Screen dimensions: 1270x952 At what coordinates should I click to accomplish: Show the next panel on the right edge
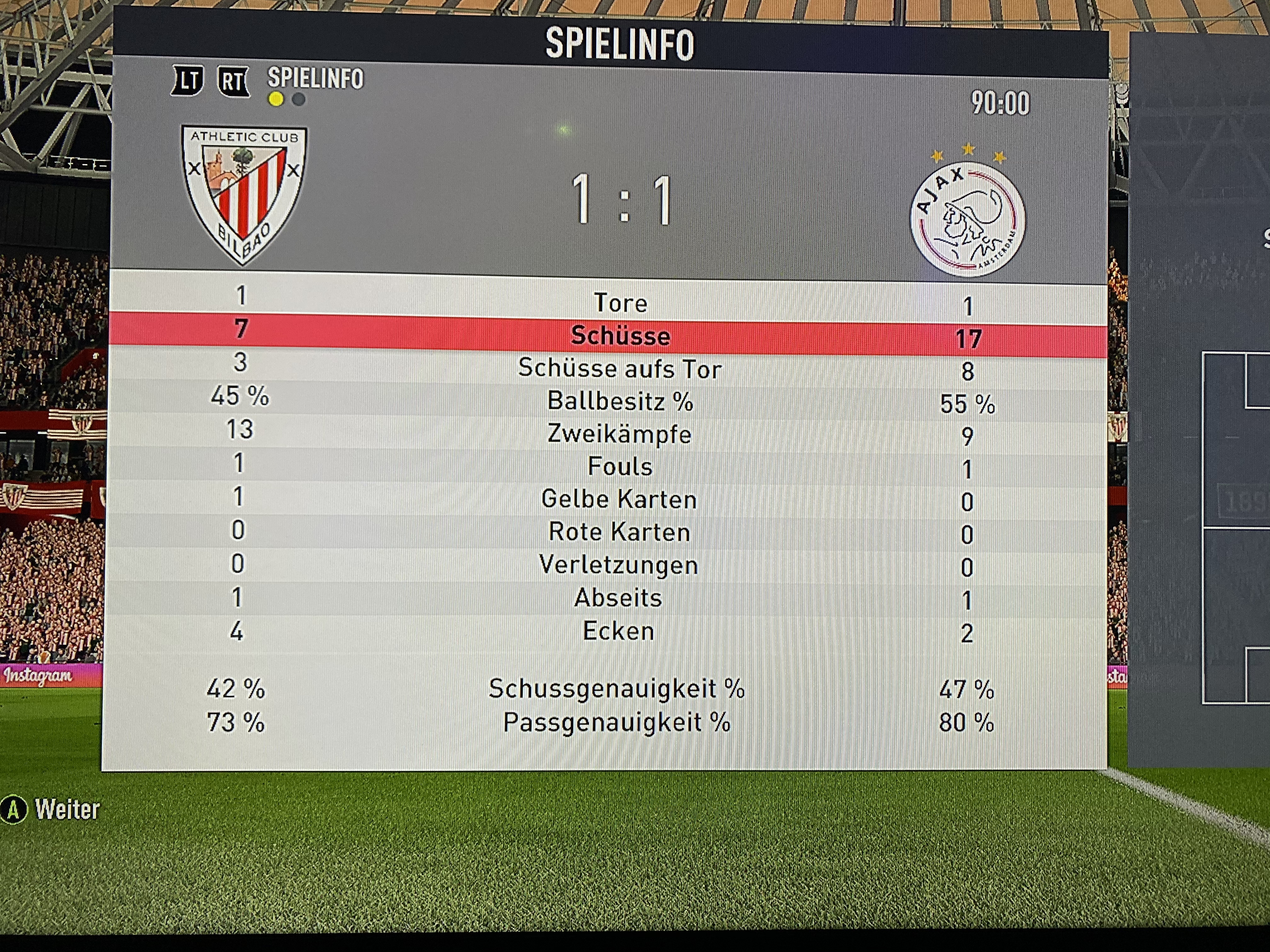point(1200,402)
